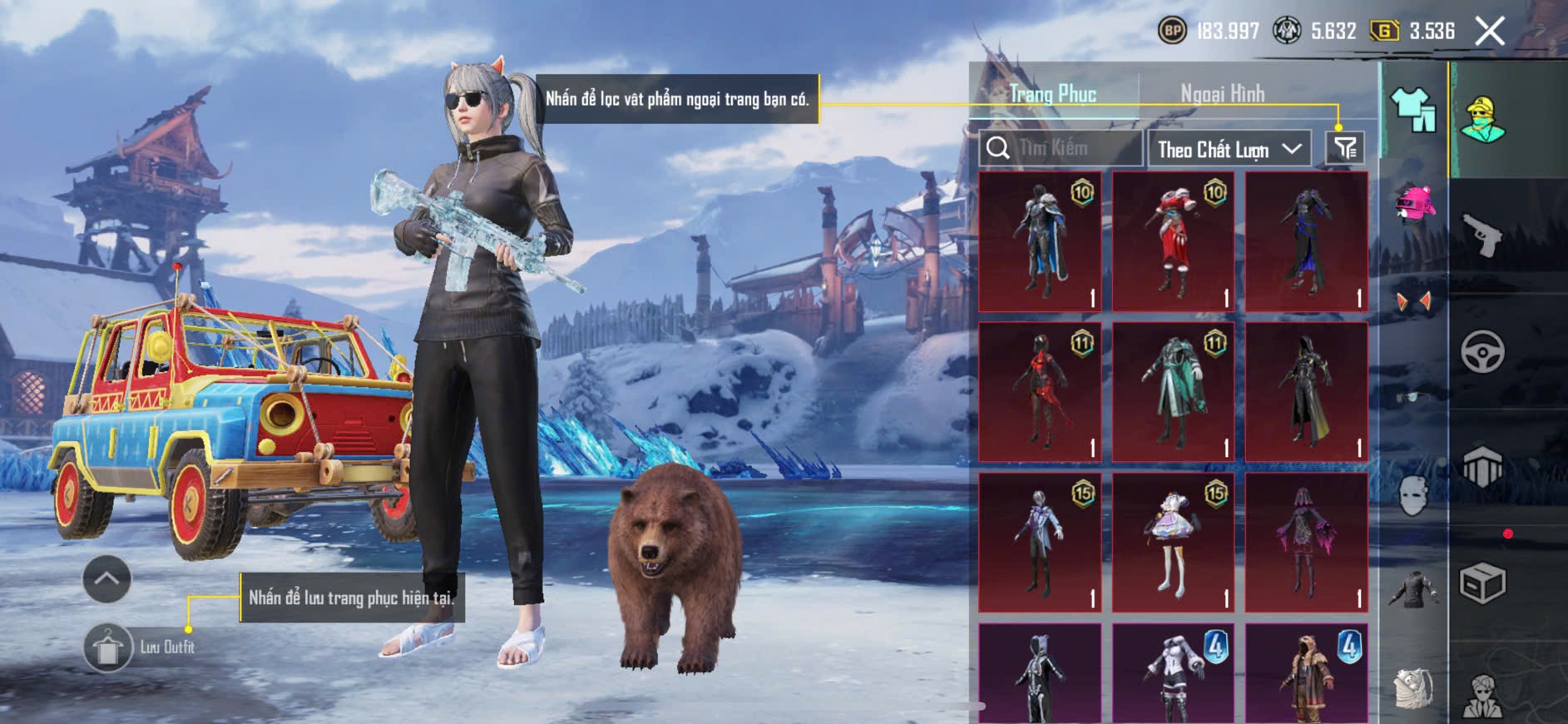
Task: Select the red Santa-style outfit
Action: click(x=1173, y=241)
